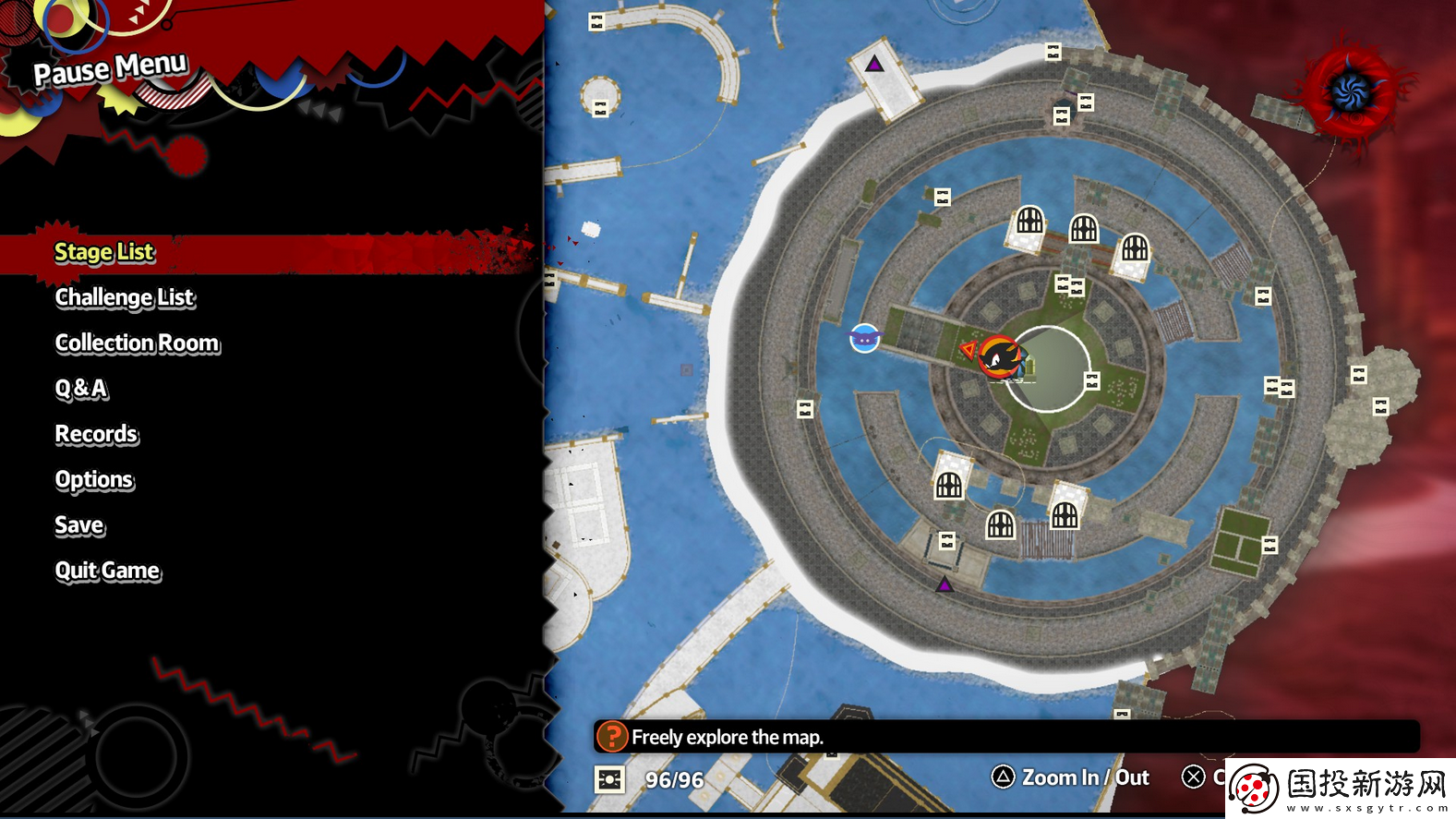
Task: Select Quit Game
Action: (107, 571)
